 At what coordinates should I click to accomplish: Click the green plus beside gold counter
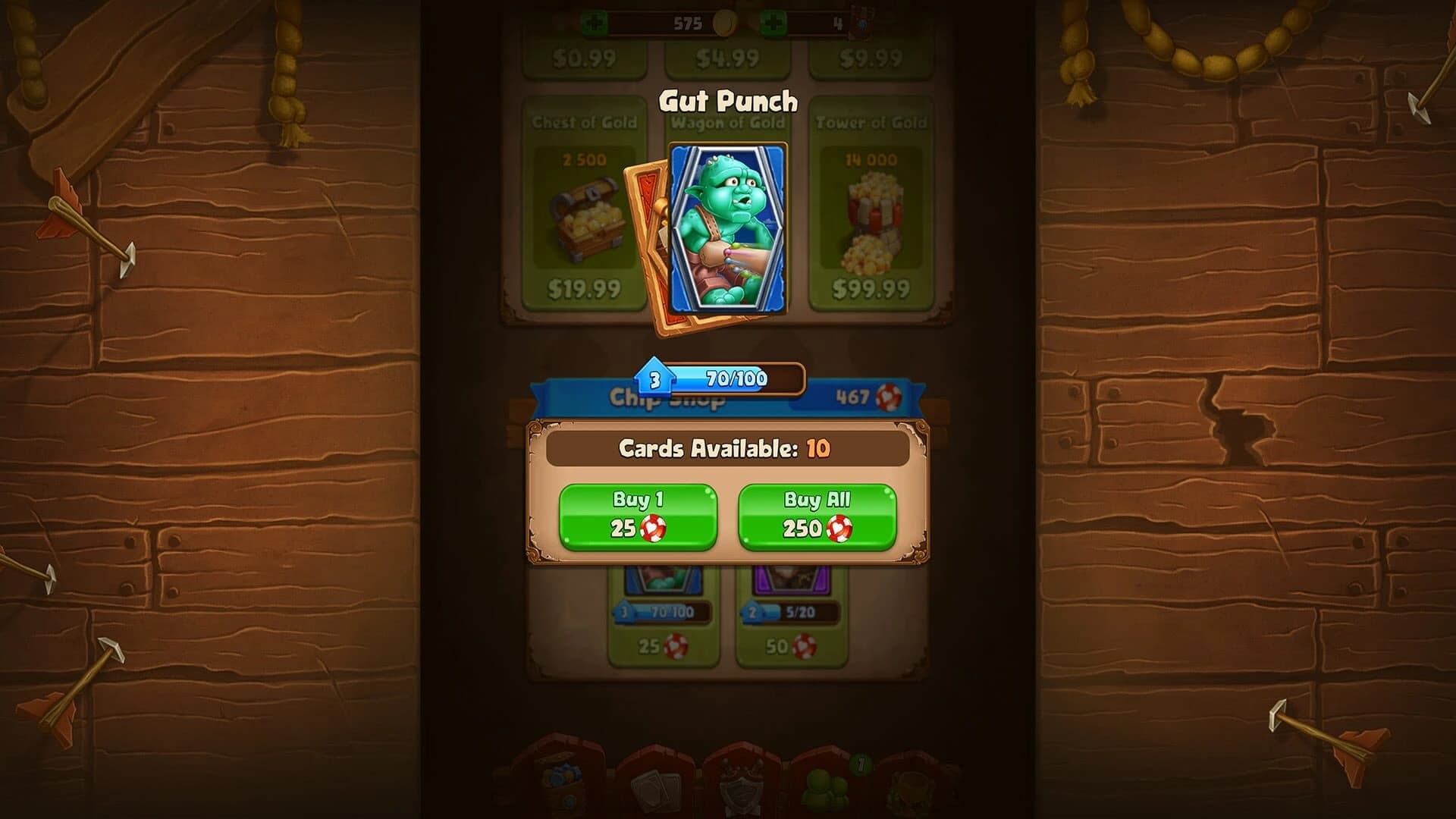pyautogui.click(x=595, y=23)
